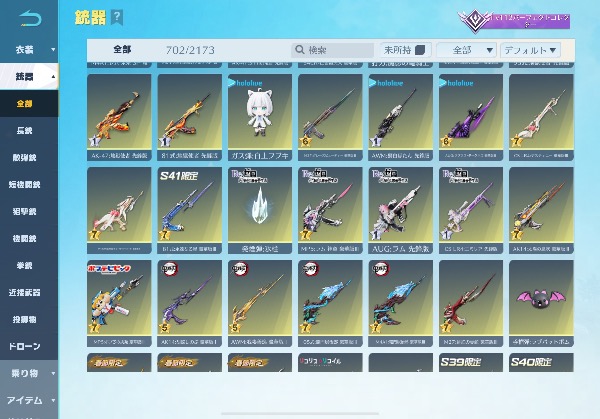Show the 散弾銃 shotgun category
Screen dimensions: 600x419
[x=25, y=158]
